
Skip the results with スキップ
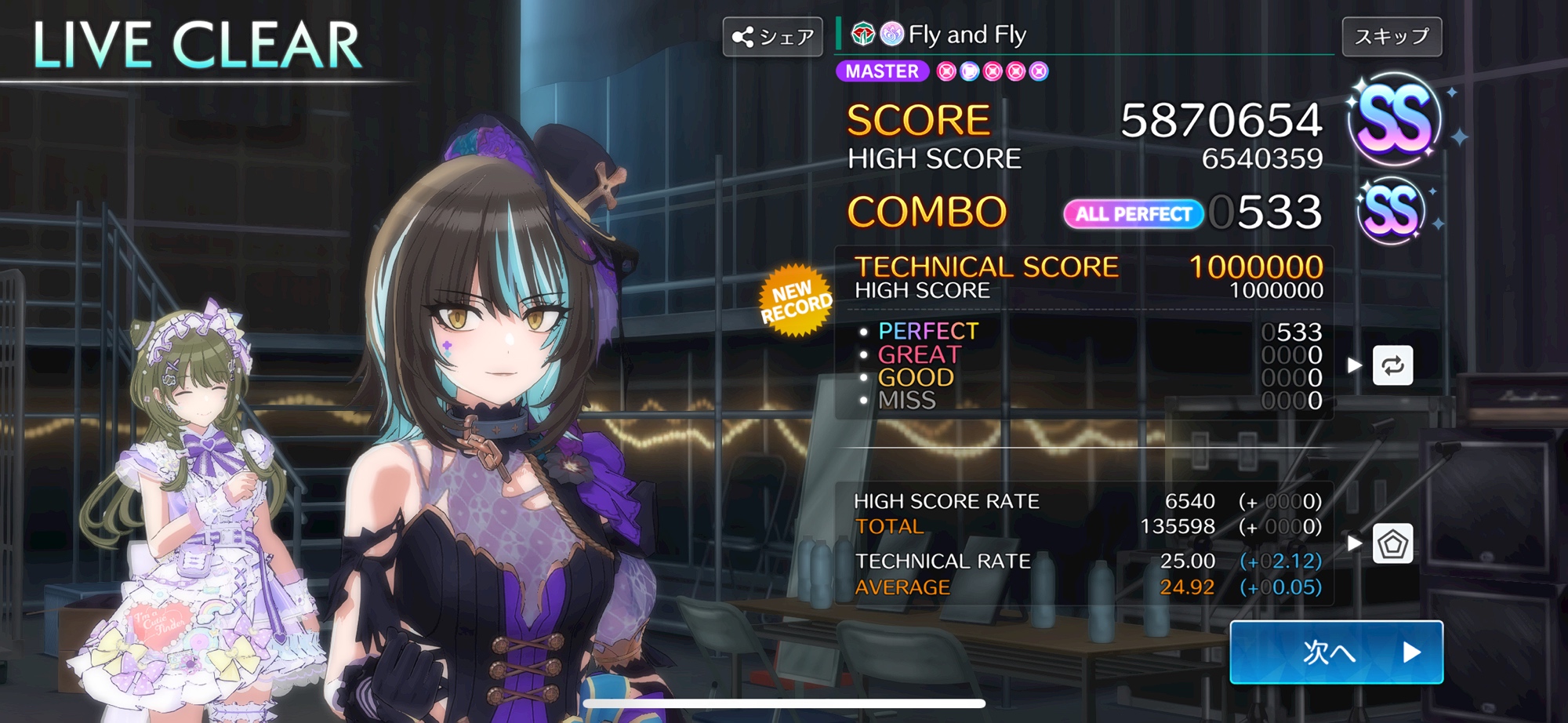[x=1392, y=37]
